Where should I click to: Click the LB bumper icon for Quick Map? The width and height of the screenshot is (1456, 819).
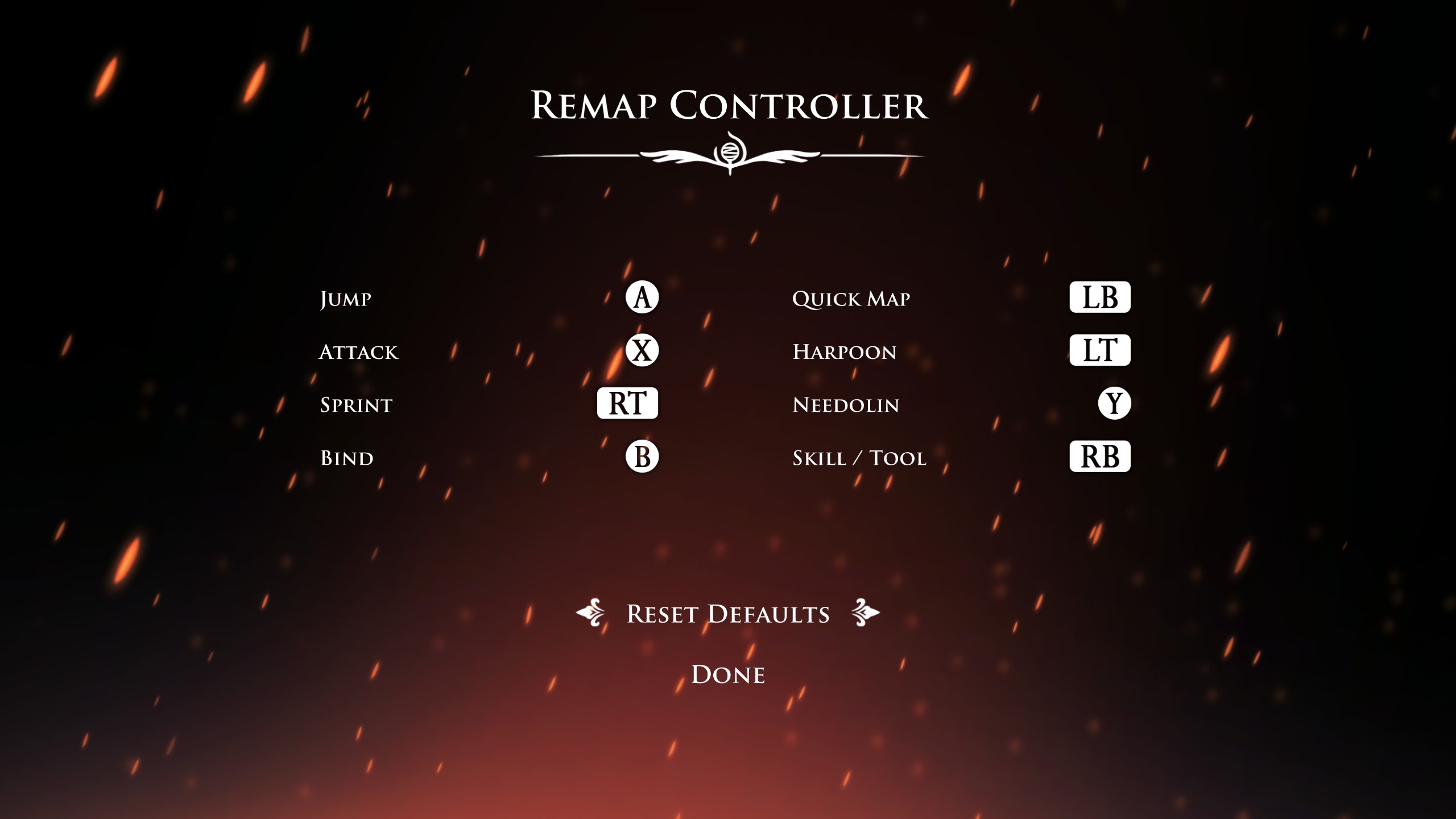[1099, 296]
